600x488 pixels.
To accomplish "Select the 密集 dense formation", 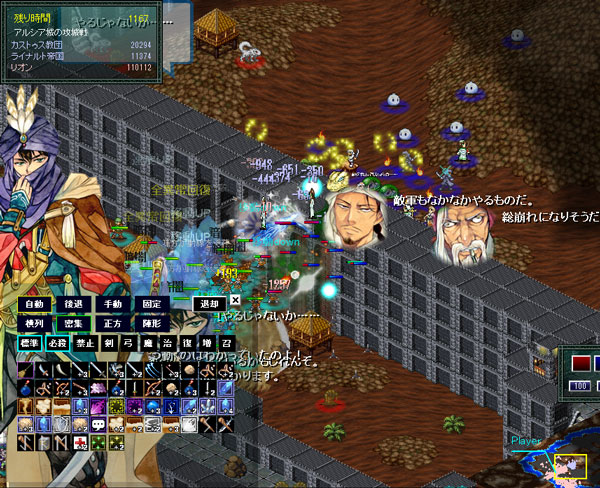I will click(74, 323).
